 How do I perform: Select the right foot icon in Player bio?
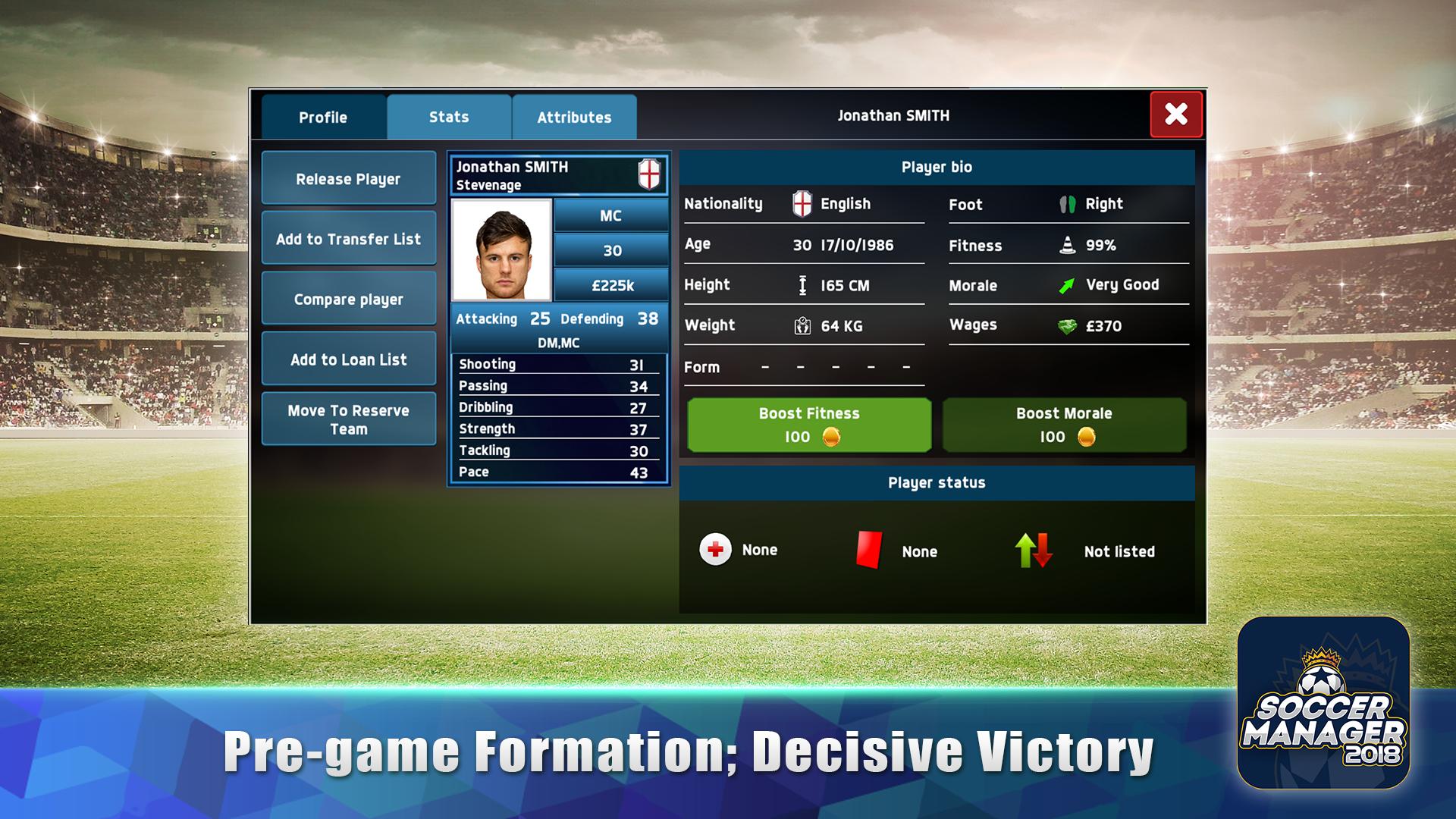pos(1068,204)
